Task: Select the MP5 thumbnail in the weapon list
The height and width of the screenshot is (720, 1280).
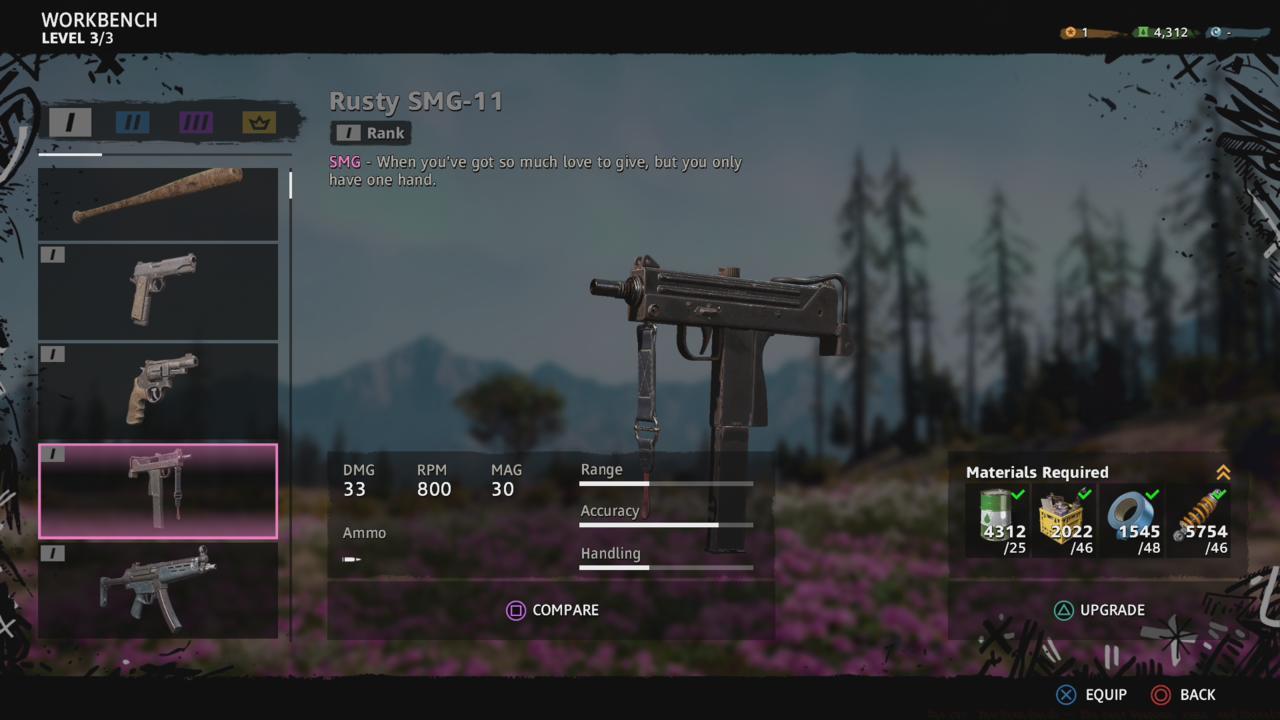Action: click(158, 592)
